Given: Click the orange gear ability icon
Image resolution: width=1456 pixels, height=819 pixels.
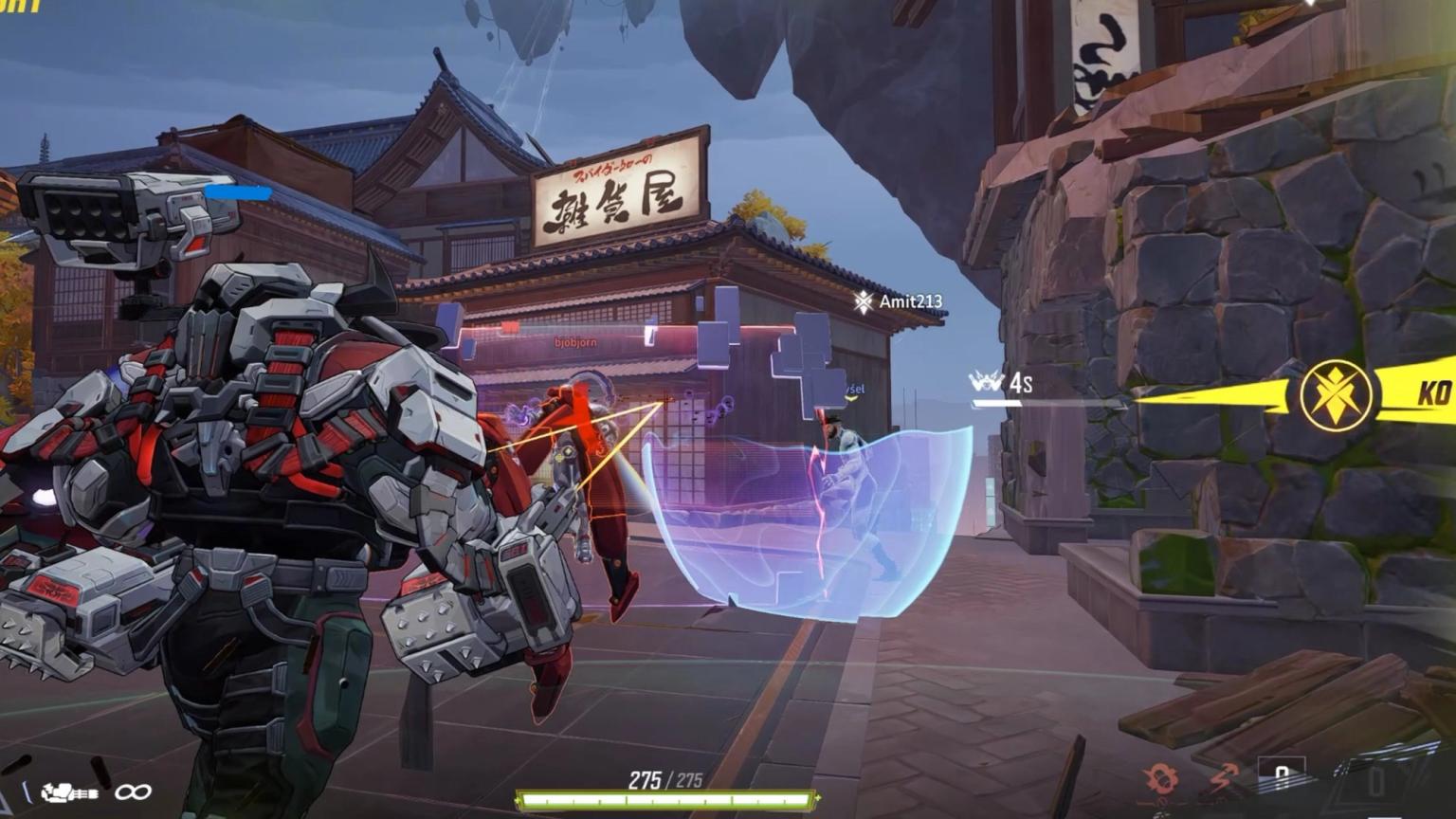Looking at the screenshot, I should 1158,777.
